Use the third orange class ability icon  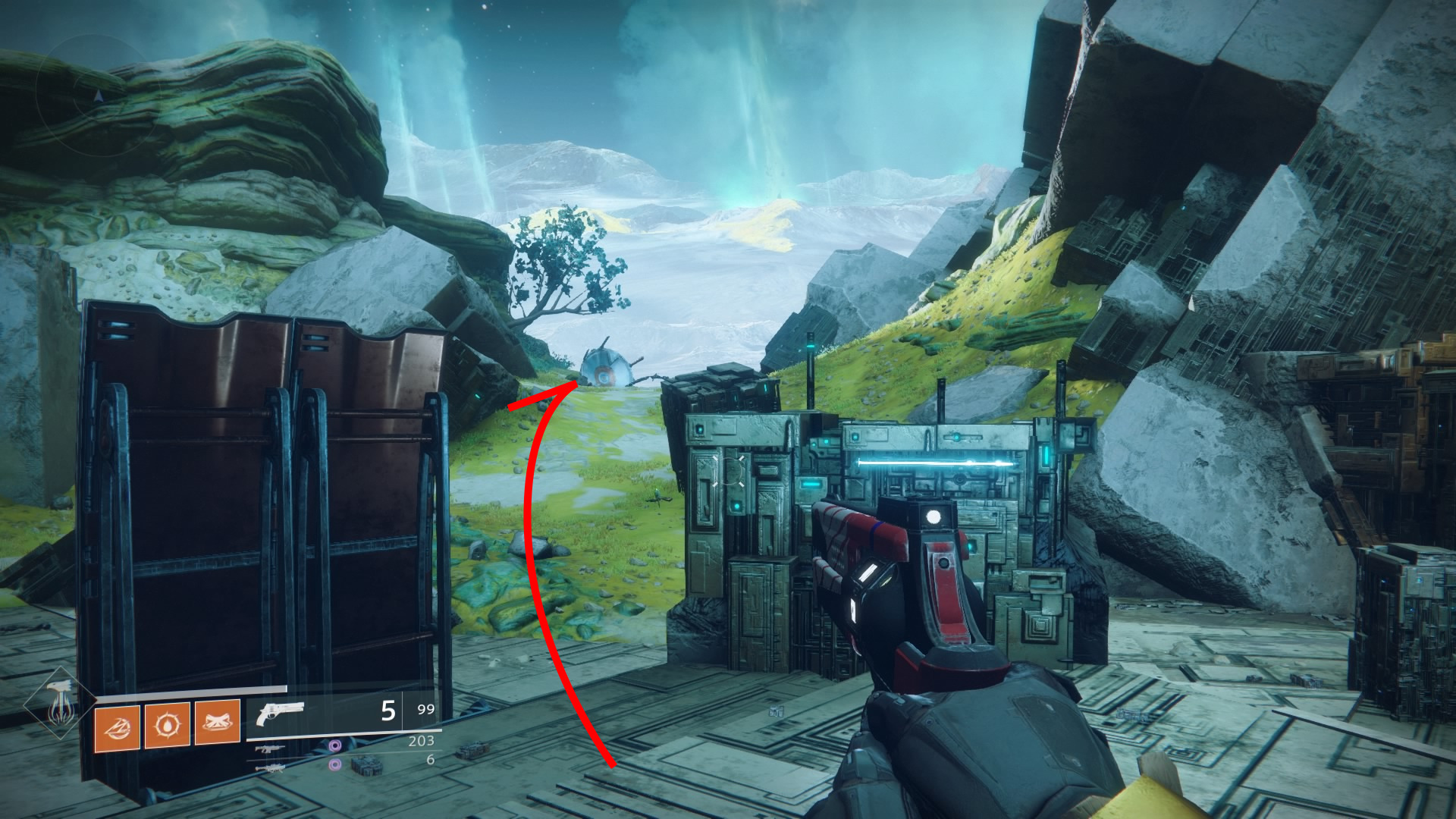[217, 721]
